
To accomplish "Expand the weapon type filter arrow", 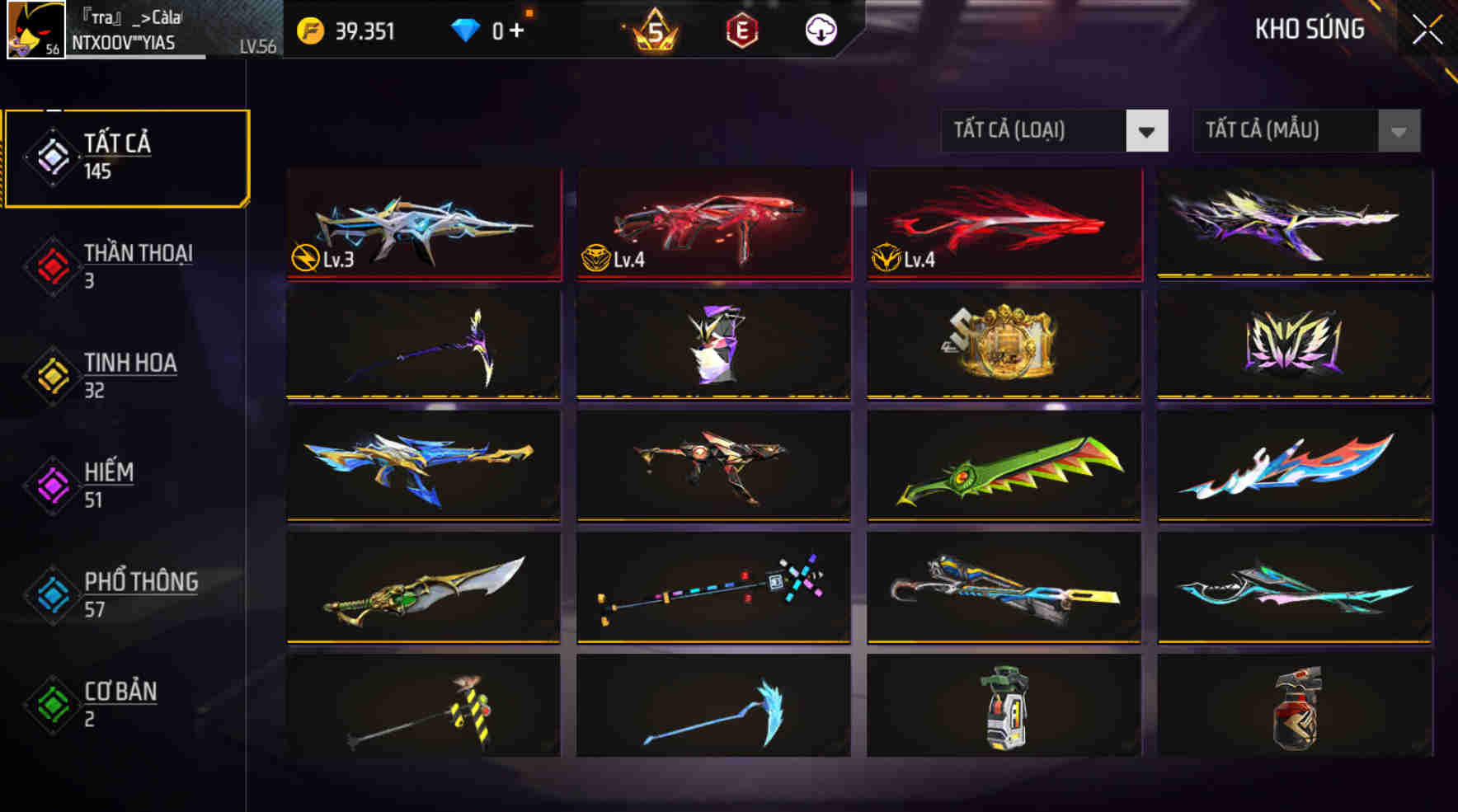I will coord(1147,130).
